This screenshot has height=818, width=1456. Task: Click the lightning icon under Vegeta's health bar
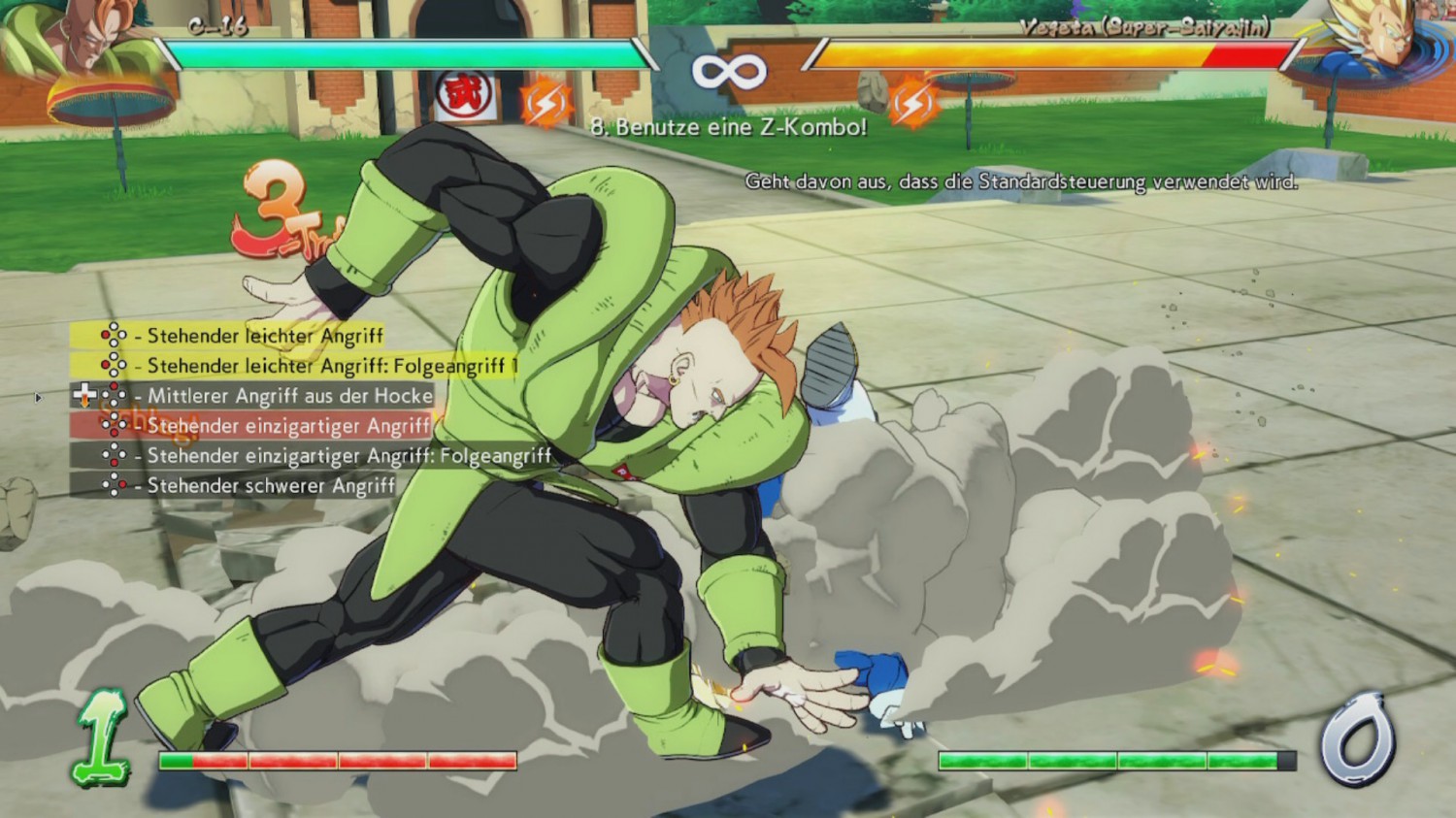[912, 103]
